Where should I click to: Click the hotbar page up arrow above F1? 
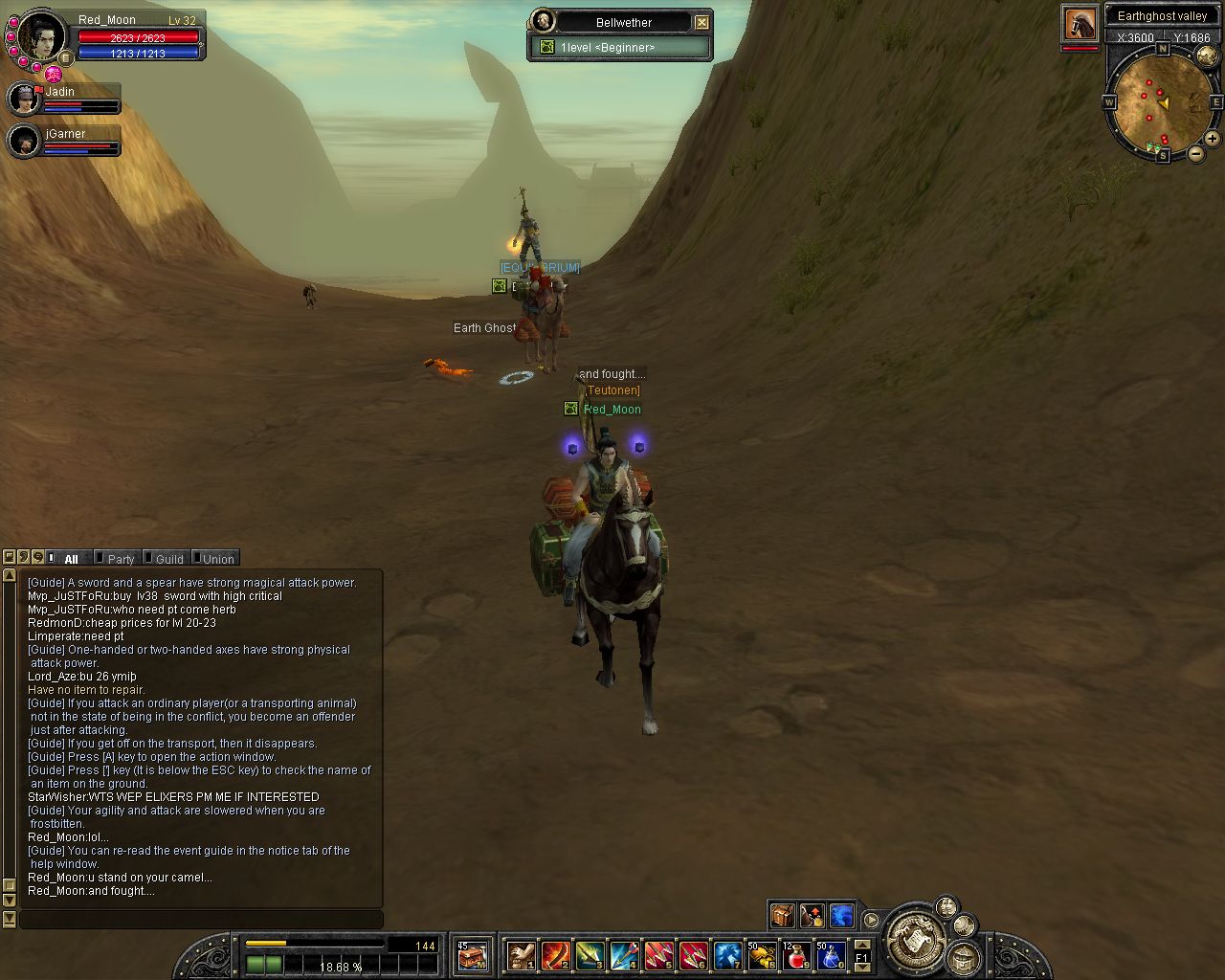861,945
